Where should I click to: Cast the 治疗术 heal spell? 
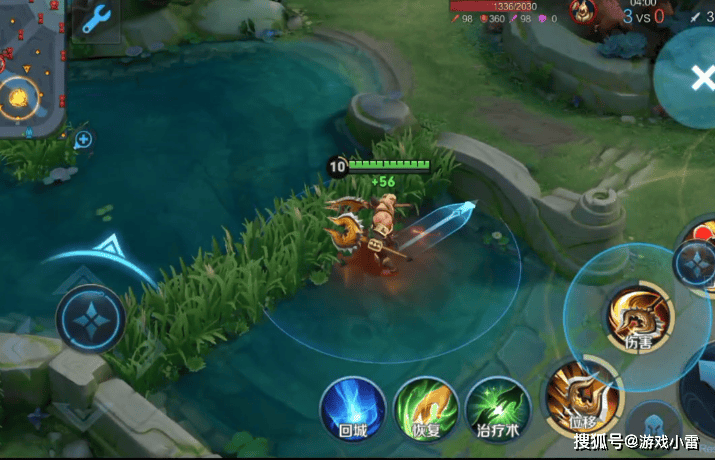497,409
